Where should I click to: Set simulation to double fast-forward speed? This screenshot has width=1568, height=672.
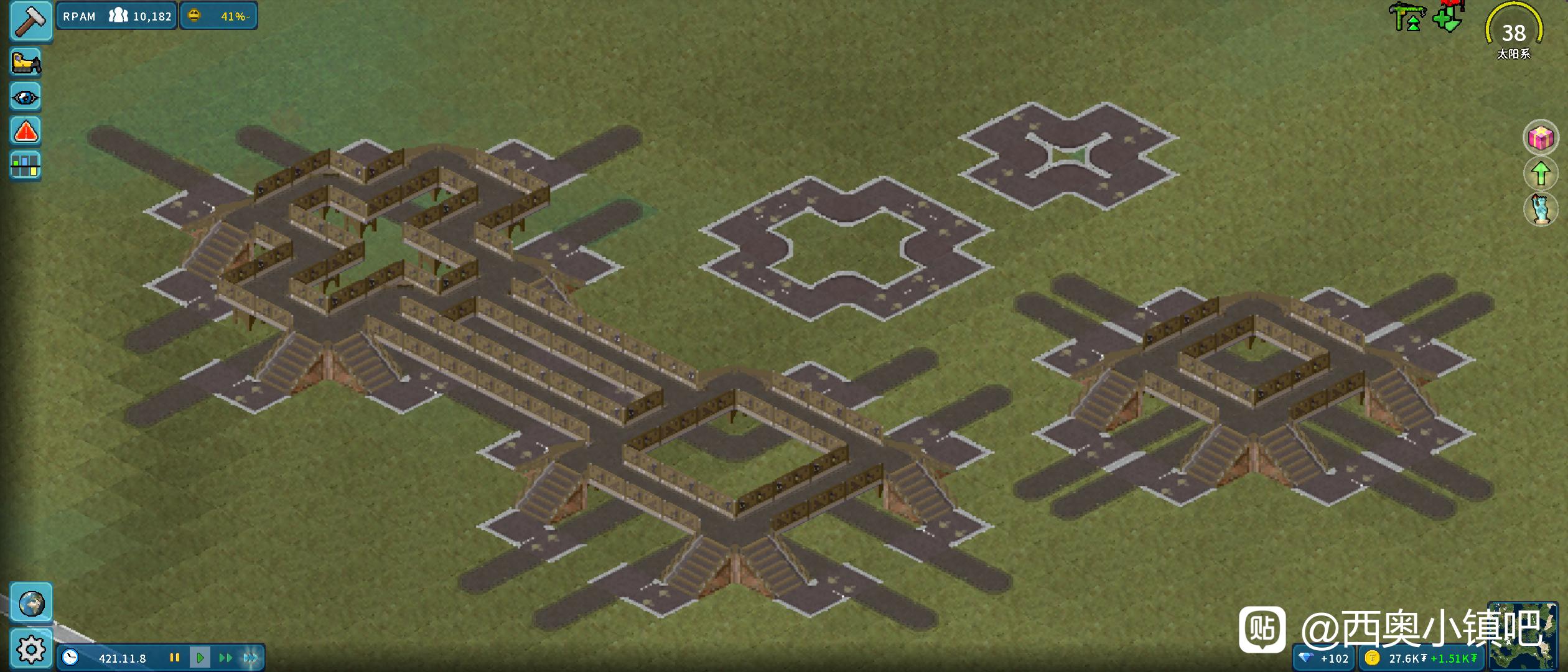tap(225, 658)
